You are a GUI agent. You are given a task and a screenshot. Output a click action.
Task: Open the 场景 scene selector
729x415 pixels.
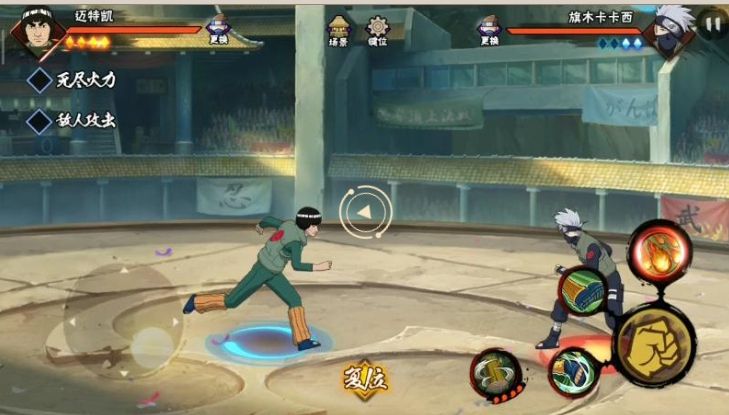339,30
